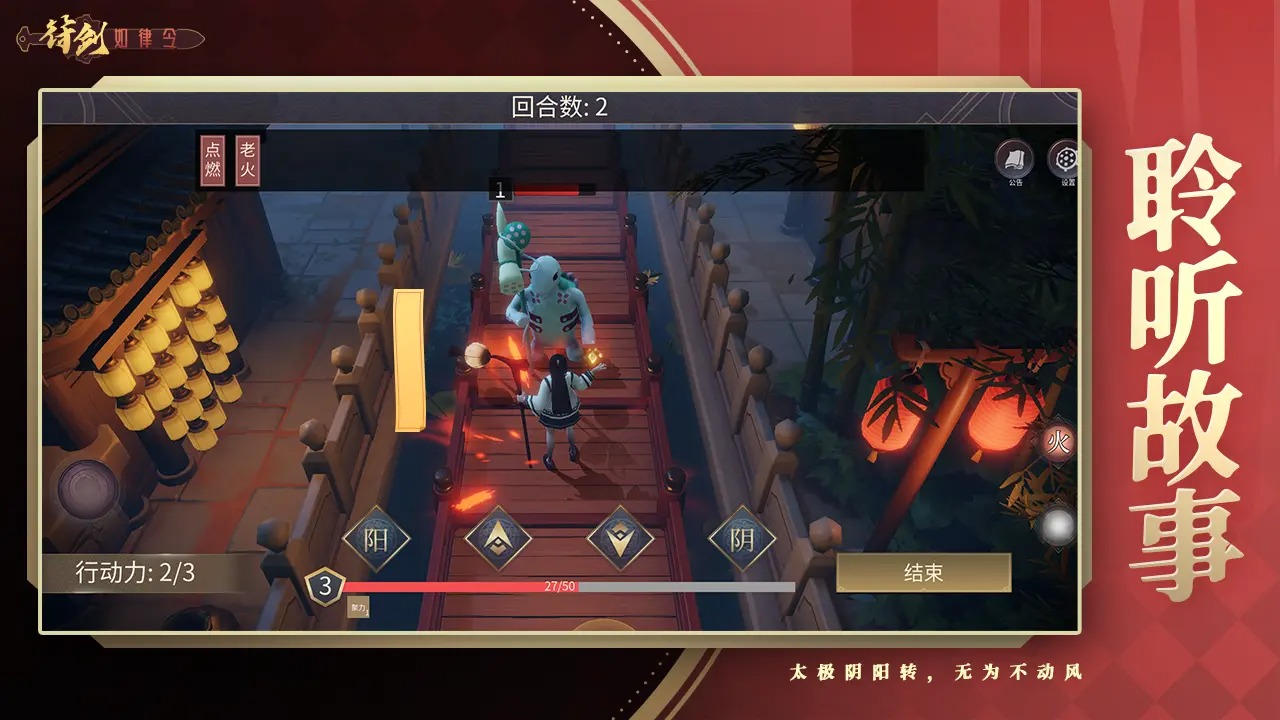Expand the enemy marker labeled 1
The height and width of the screenshot is (720, 1280).
coord(499,189)
